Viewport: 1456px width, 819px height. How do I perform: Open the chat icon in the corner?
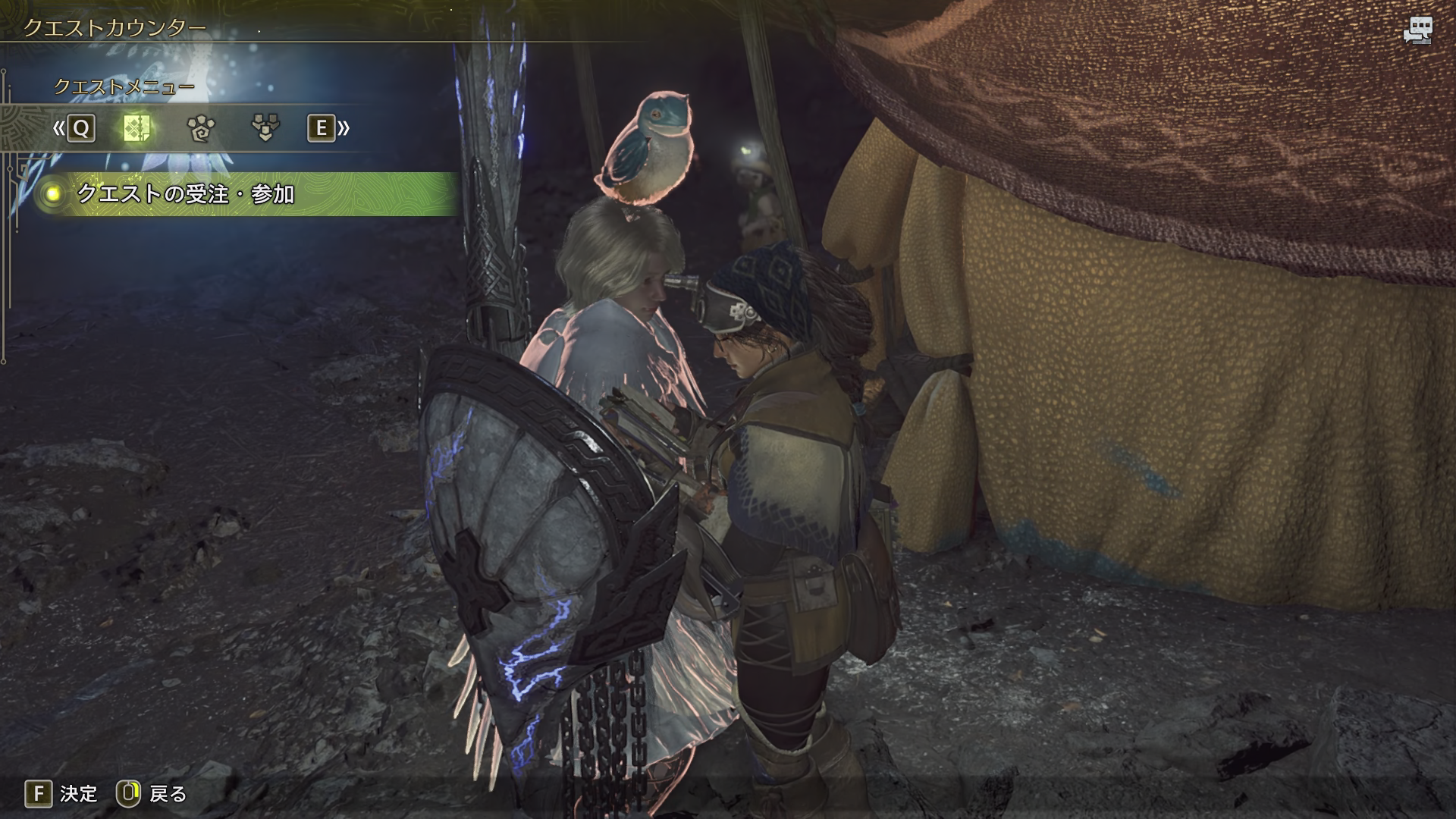[1416, 31]
